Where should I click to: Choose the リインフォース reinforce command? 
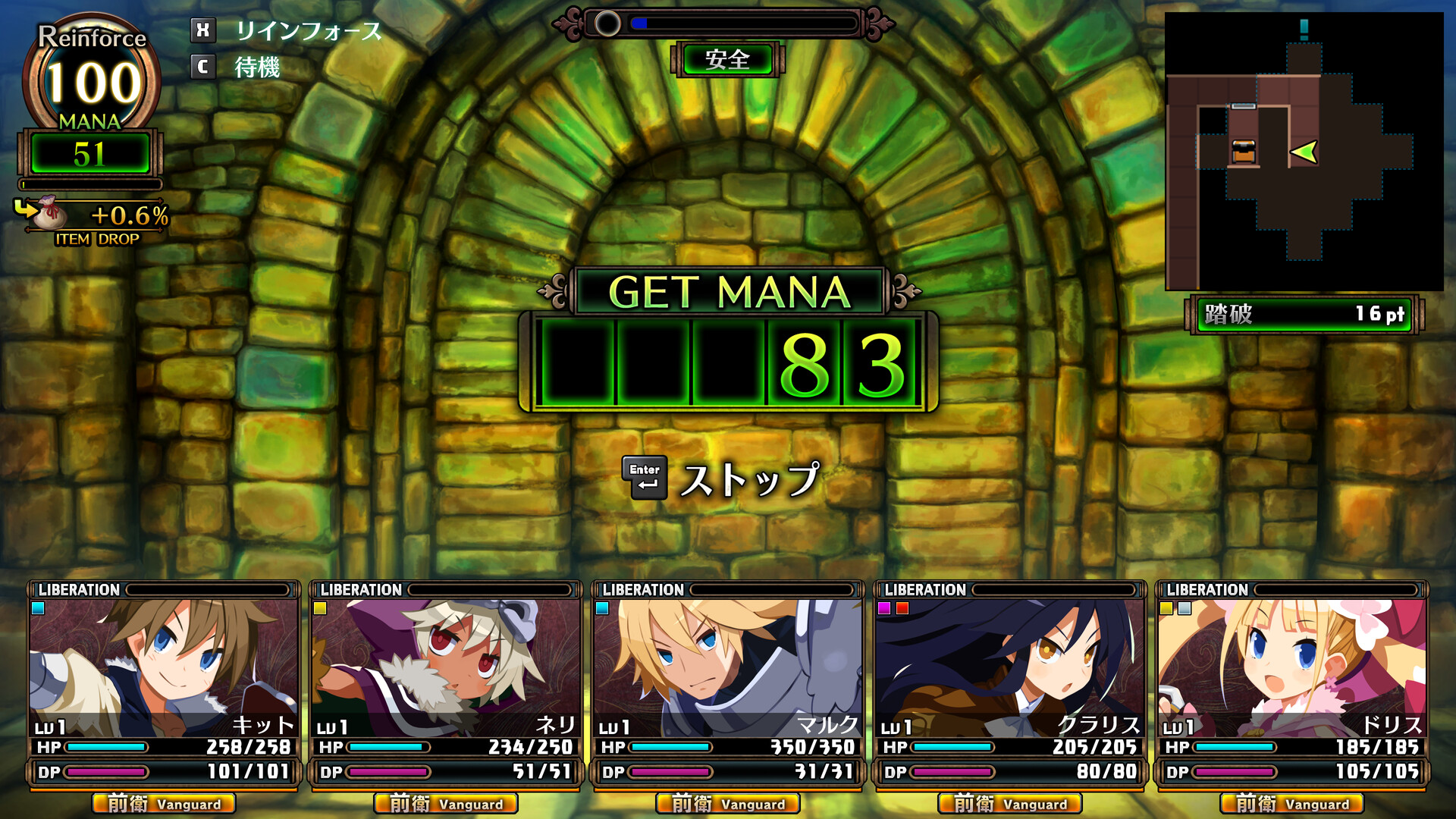[x=307, y=31]
